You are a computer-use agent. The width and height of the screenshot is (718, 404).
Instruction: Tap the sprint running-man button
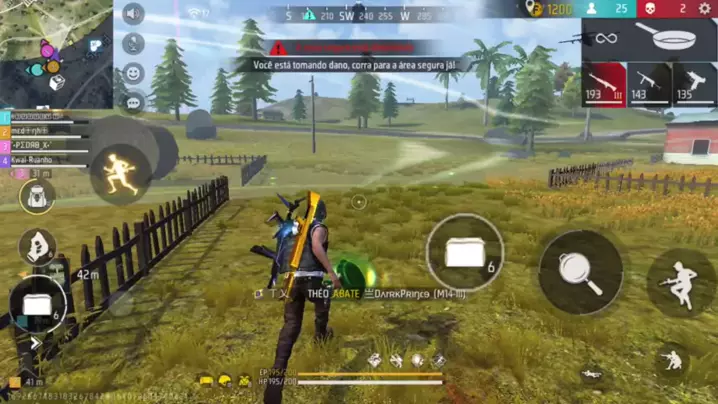click(x=120, y=173)
